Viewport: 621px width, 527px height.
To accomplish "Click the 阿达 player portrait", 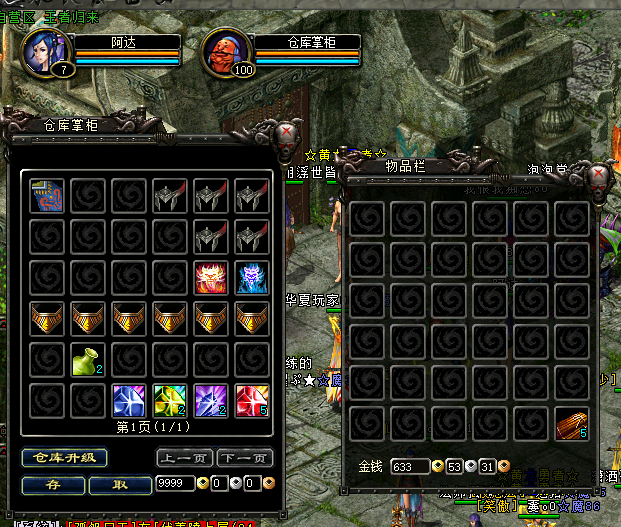I will click(x=45, y=50).
